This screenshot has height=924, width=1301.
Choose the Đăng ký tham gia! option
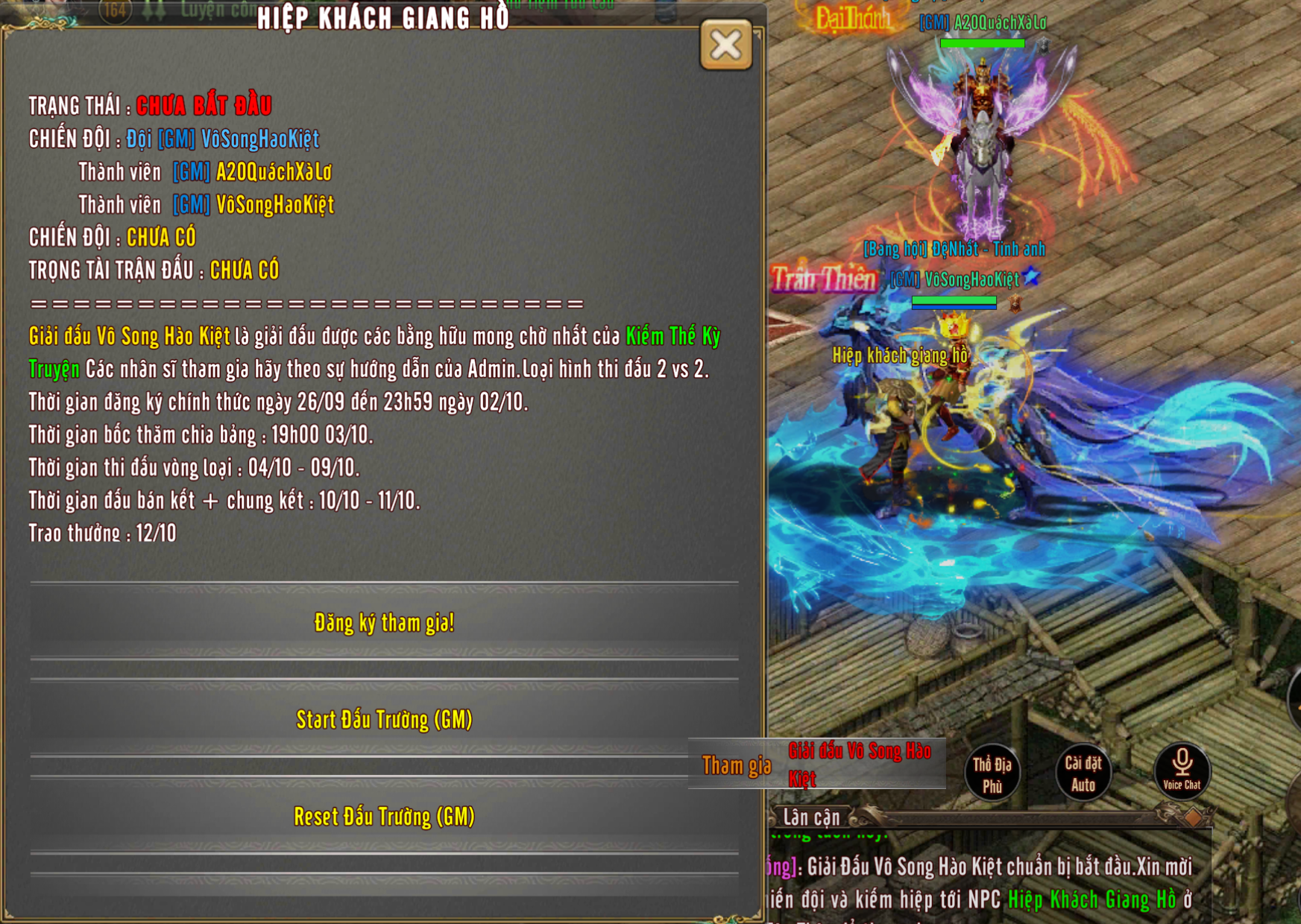tap(384, 623)
